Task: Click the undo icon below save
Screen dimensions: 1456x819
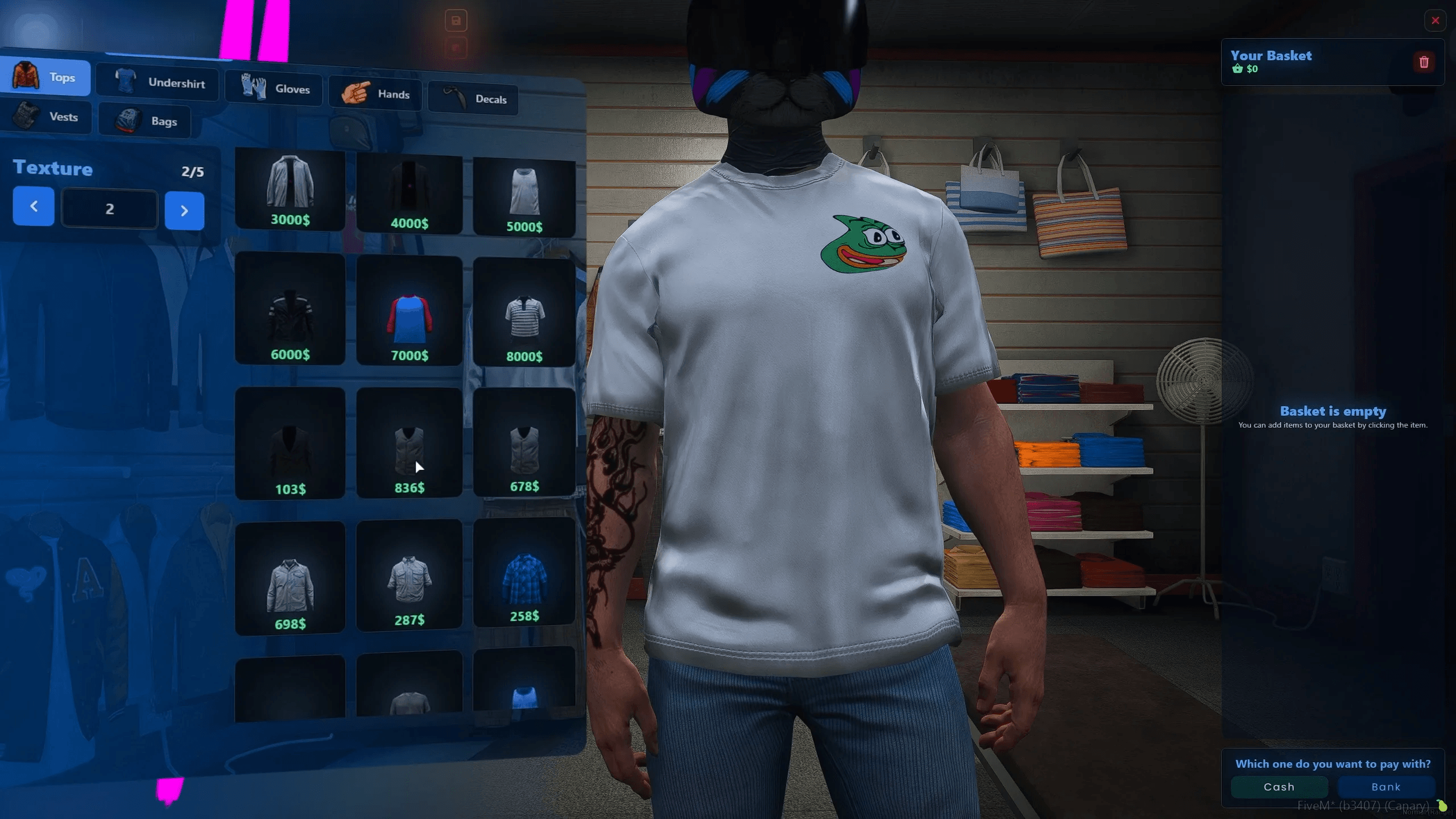Action: coord(455,48)
